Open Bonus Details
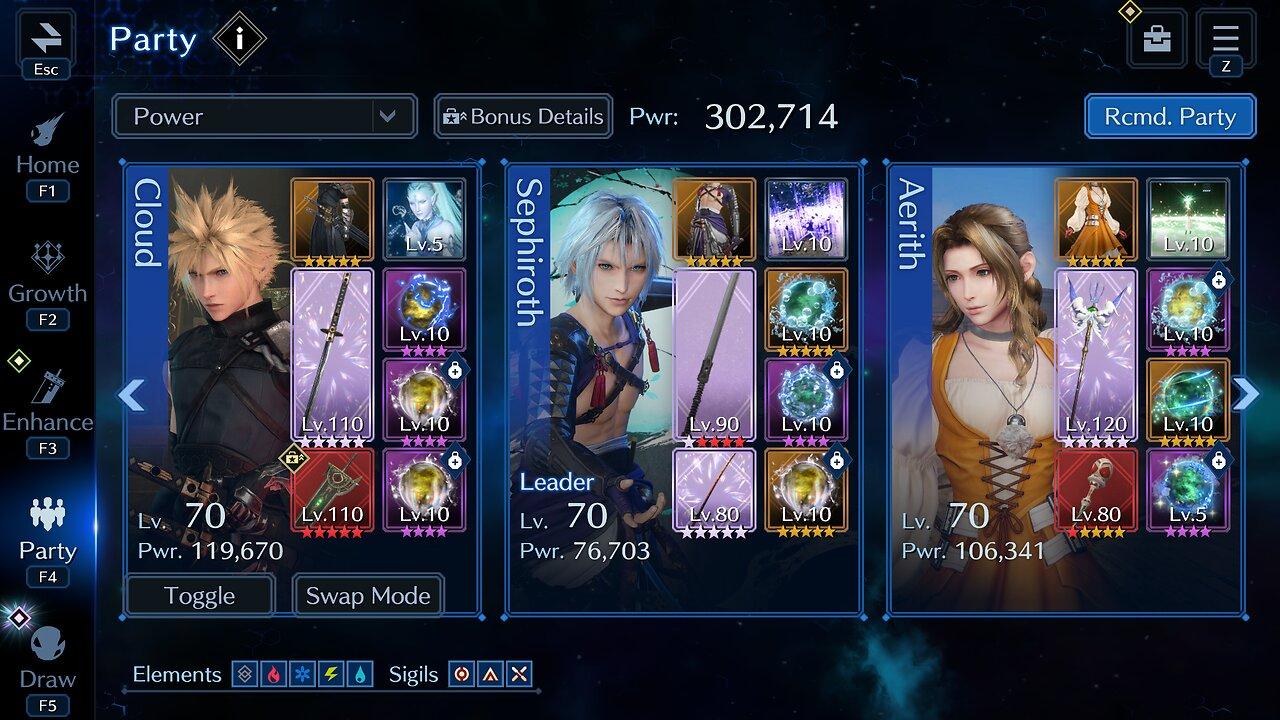The width and height of the screenshot is (1280, 720). click(522, 117)
